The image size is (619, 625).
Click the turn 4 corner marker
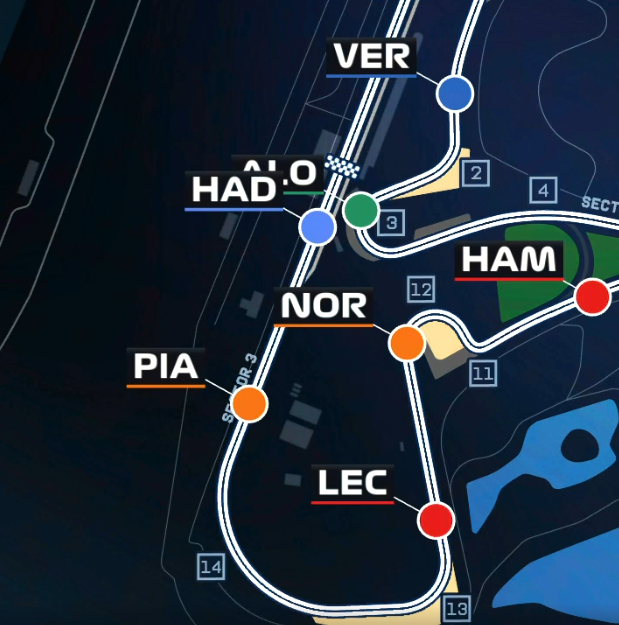(543, 190)
